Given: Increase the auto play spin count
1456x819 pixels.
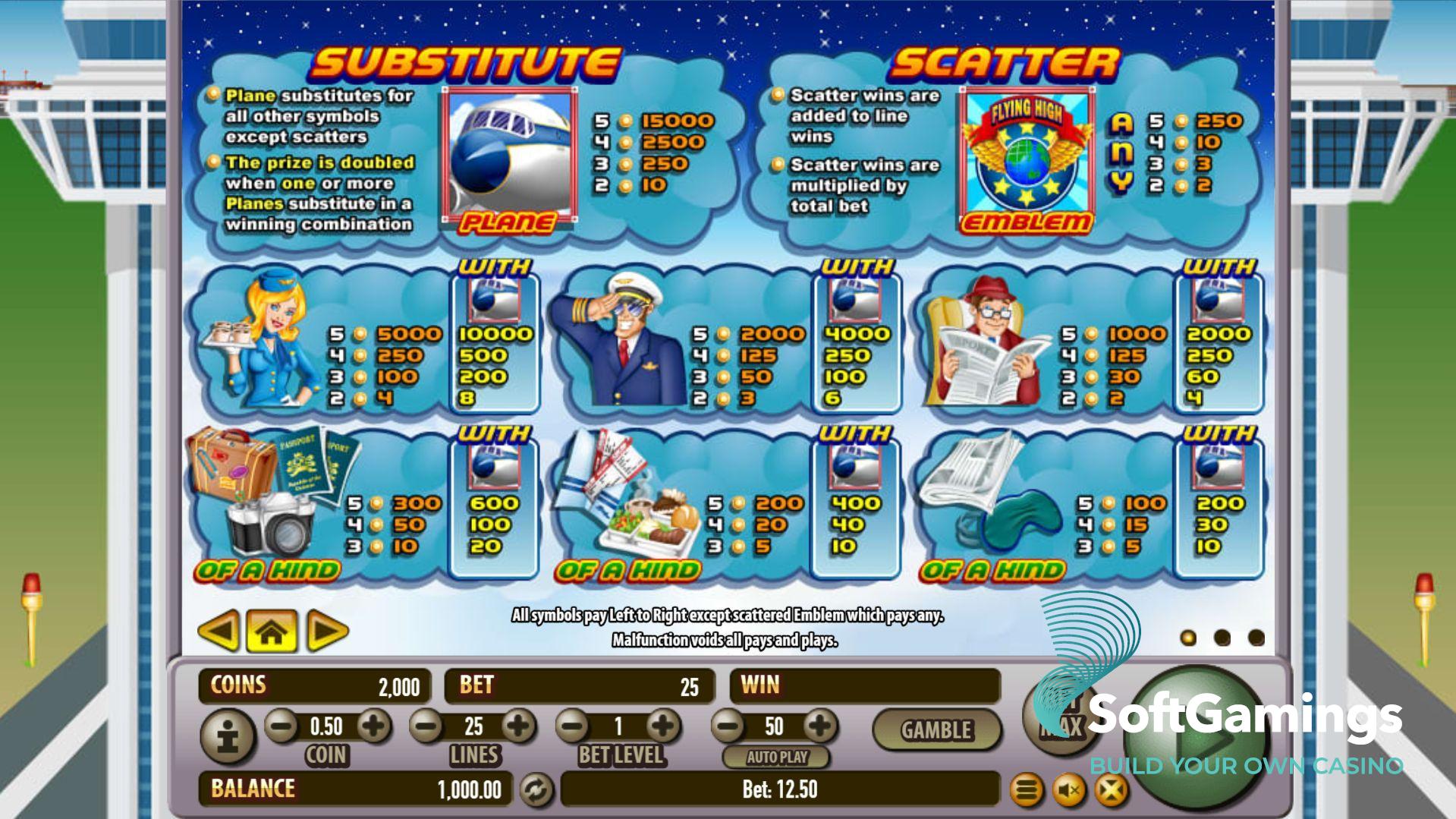Looking at the screenshot, I should (x=819, y=726).
